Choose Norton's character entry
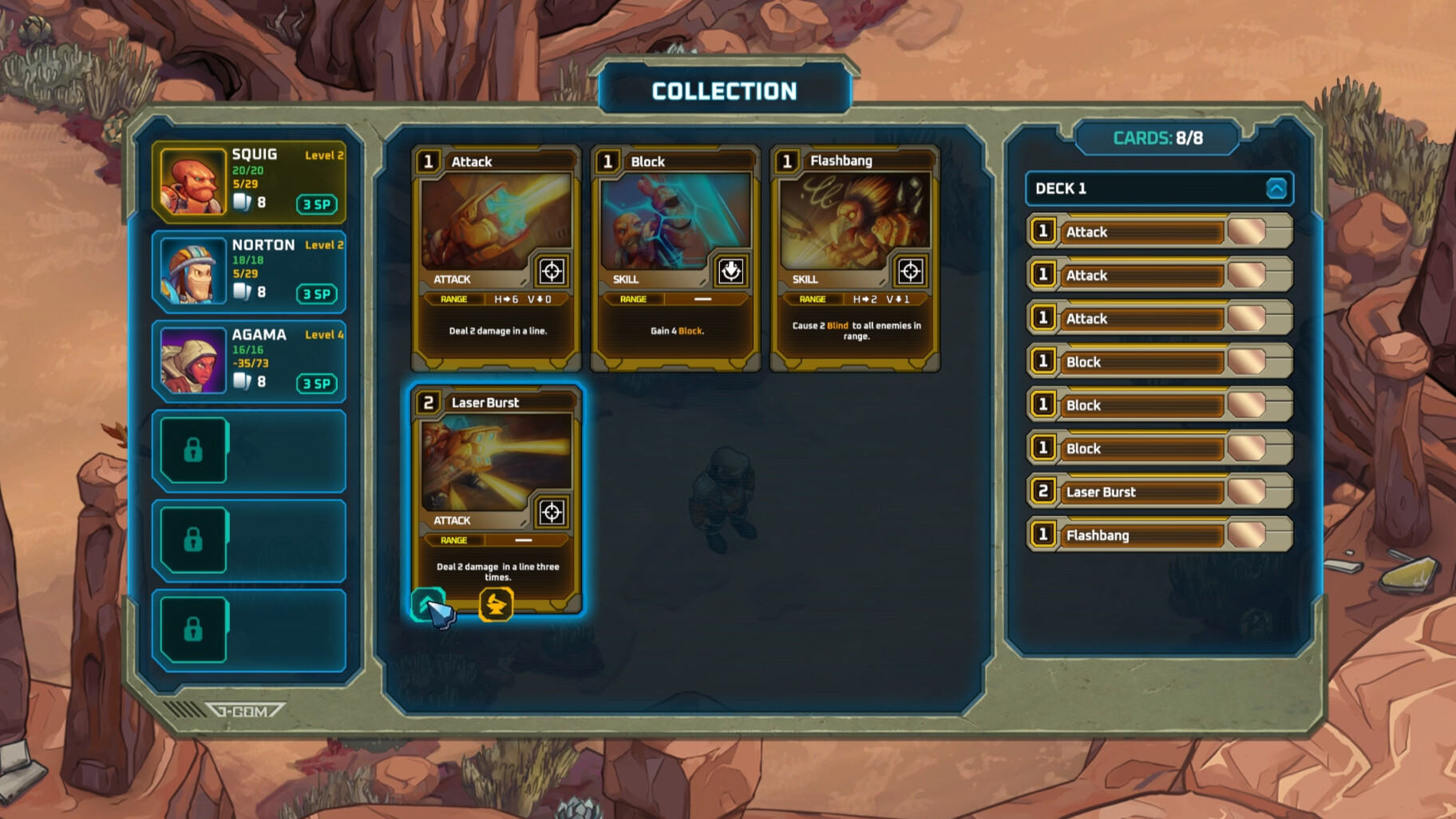The height and width of the screenshot is (819, 1456). (x=249, y=271)
